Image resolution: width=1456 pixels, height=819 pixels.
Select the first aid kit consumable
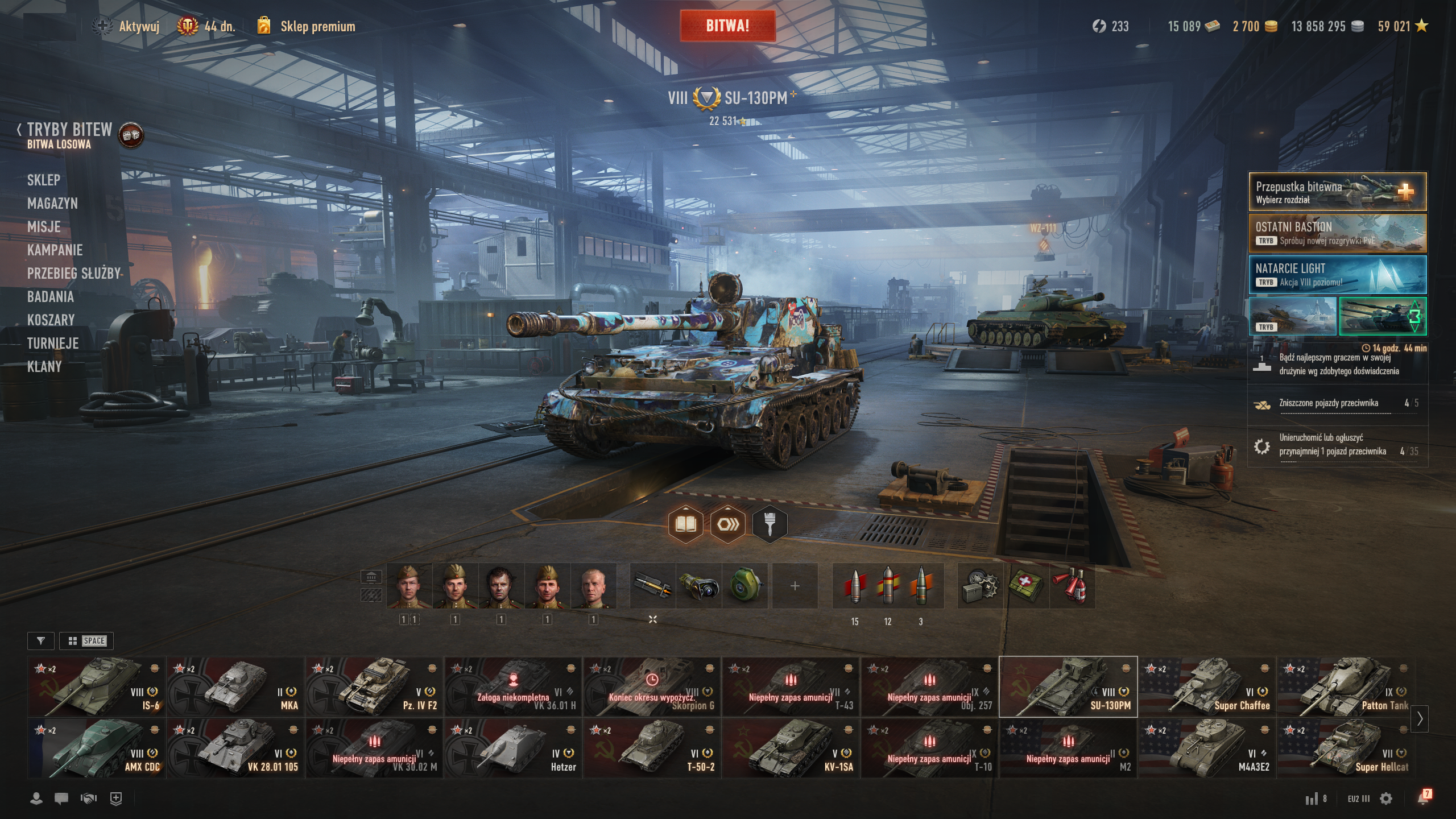pos(1025,586)
